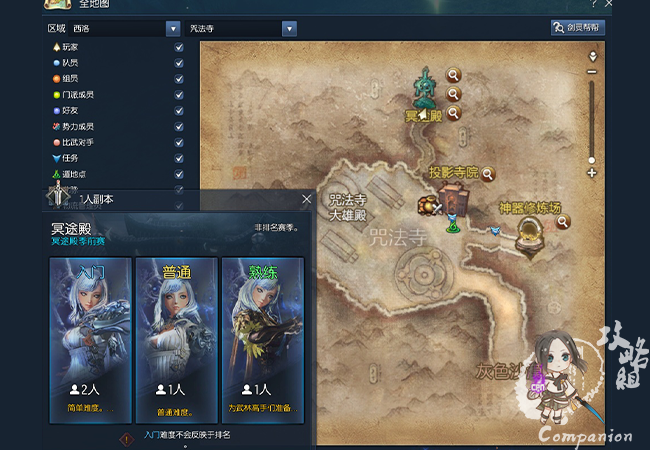
Task: Toggle the 门派成员 filter checkbox
Action: click(x=179, y=95)
